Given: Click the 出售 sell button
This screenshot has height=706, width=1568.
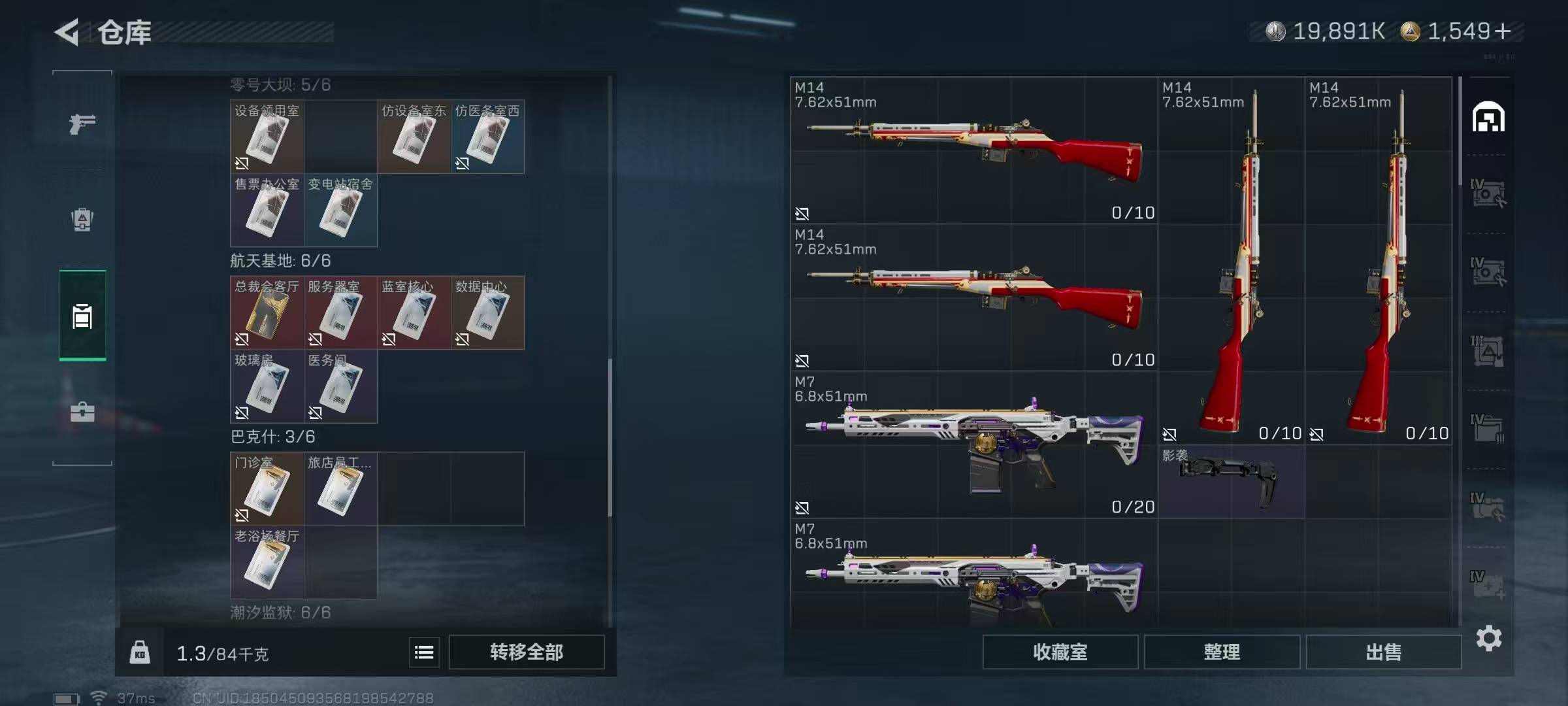Looking at the screenshot, I should [x=1383, y=652].
